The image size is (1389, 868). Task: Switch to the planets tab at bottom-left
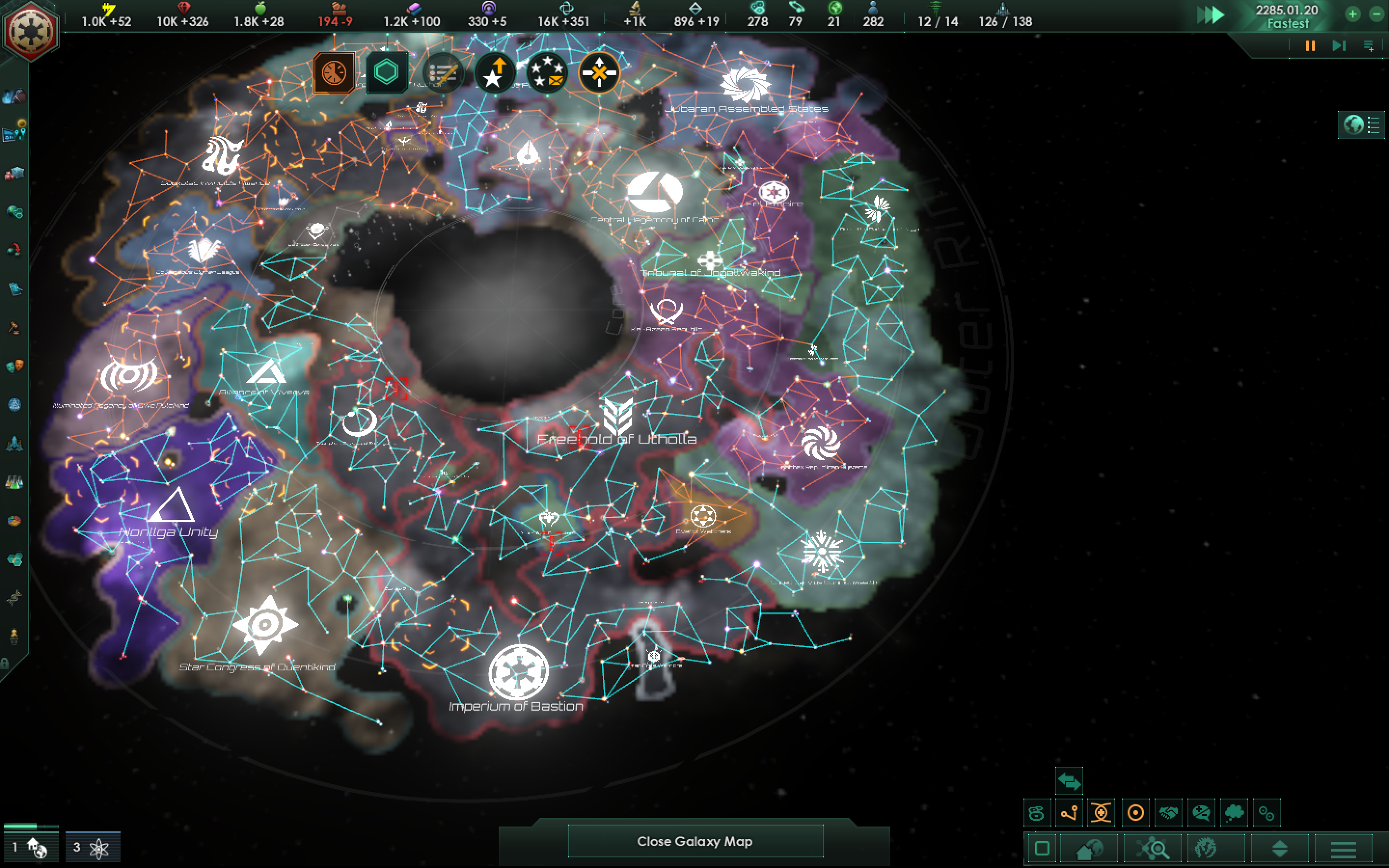point(30,847)
